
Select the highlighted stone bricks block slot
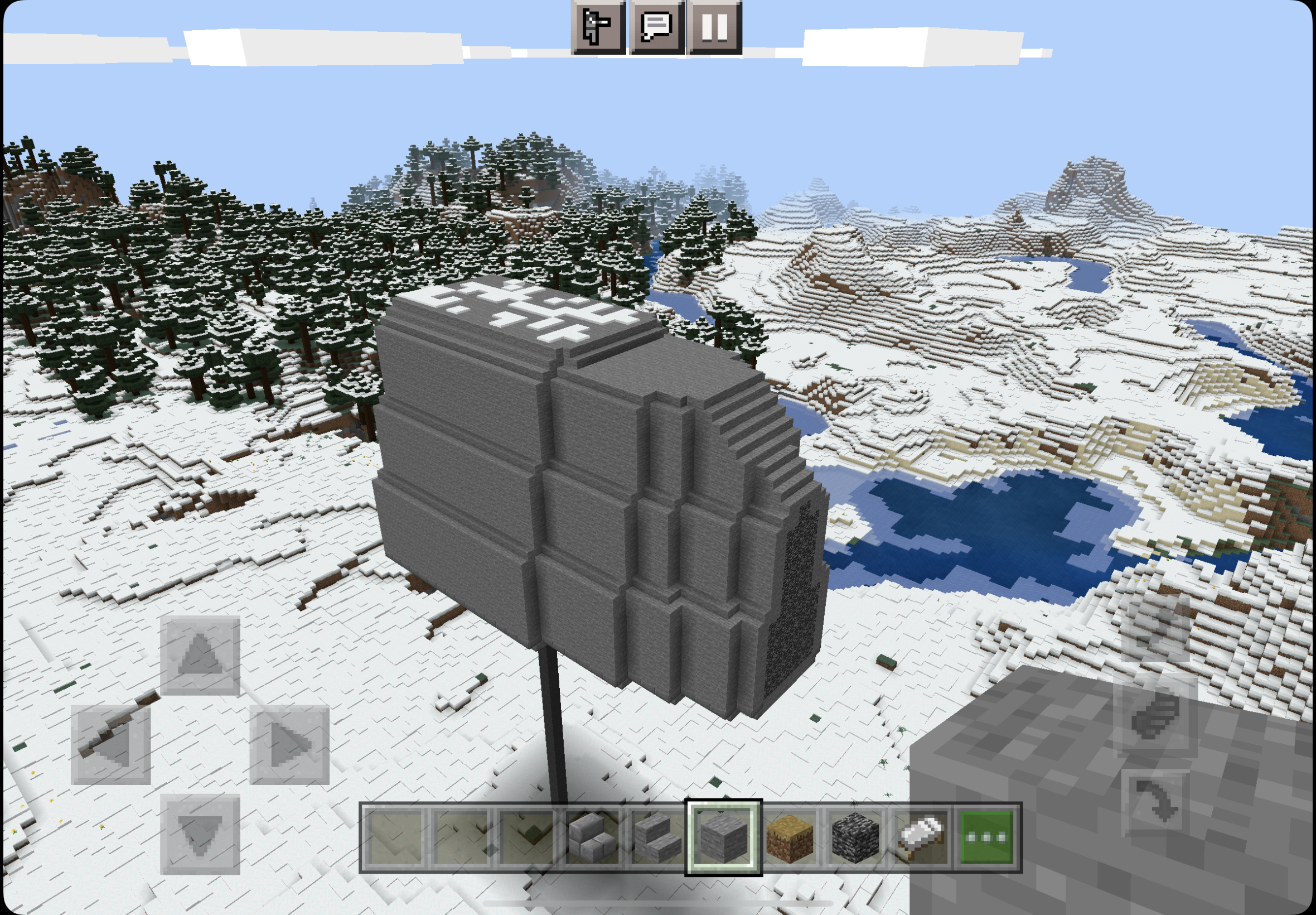click(x=724, y=838)
